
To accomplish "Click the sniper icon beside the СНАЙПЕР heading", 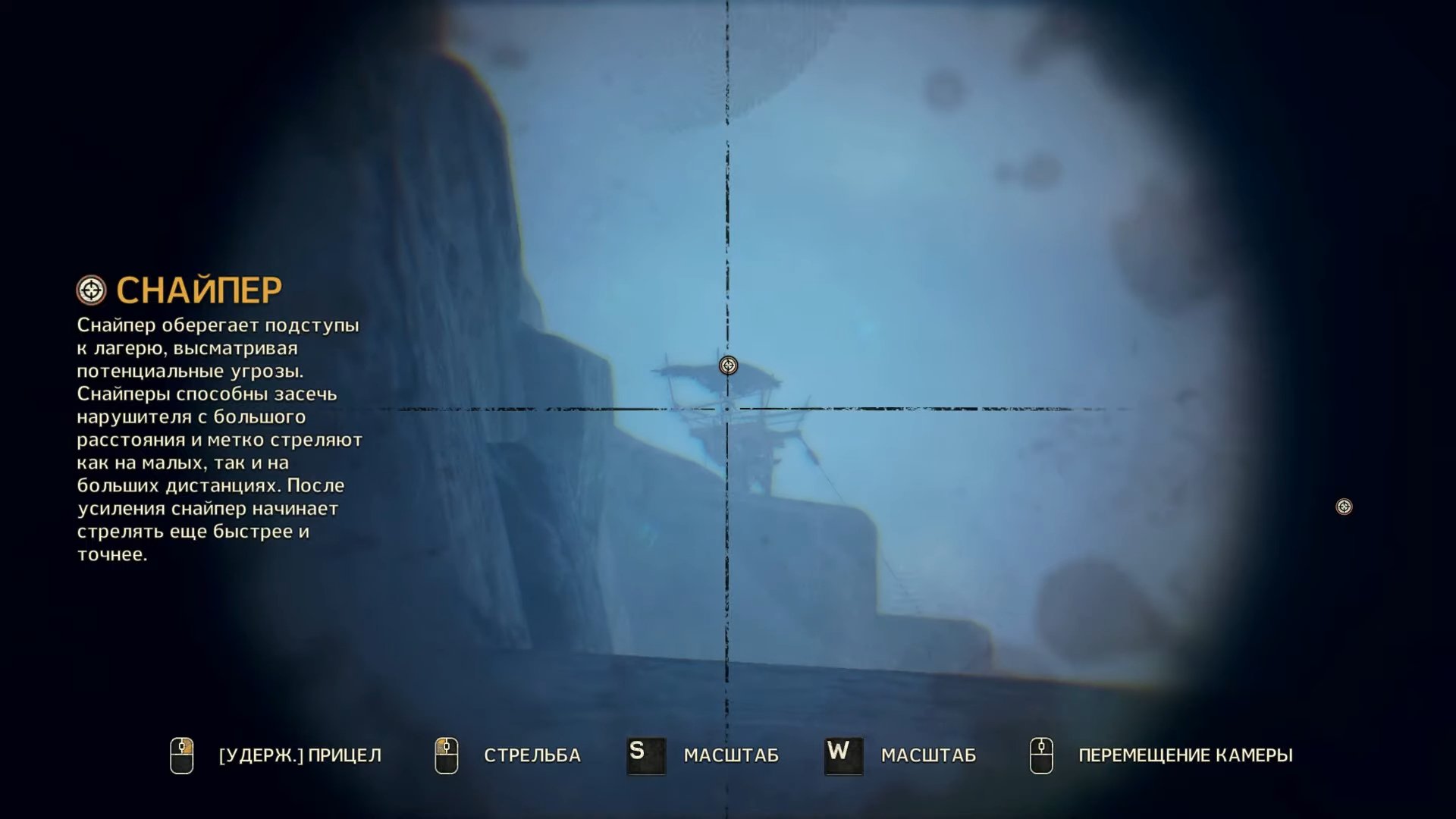I will click(92, 290).
